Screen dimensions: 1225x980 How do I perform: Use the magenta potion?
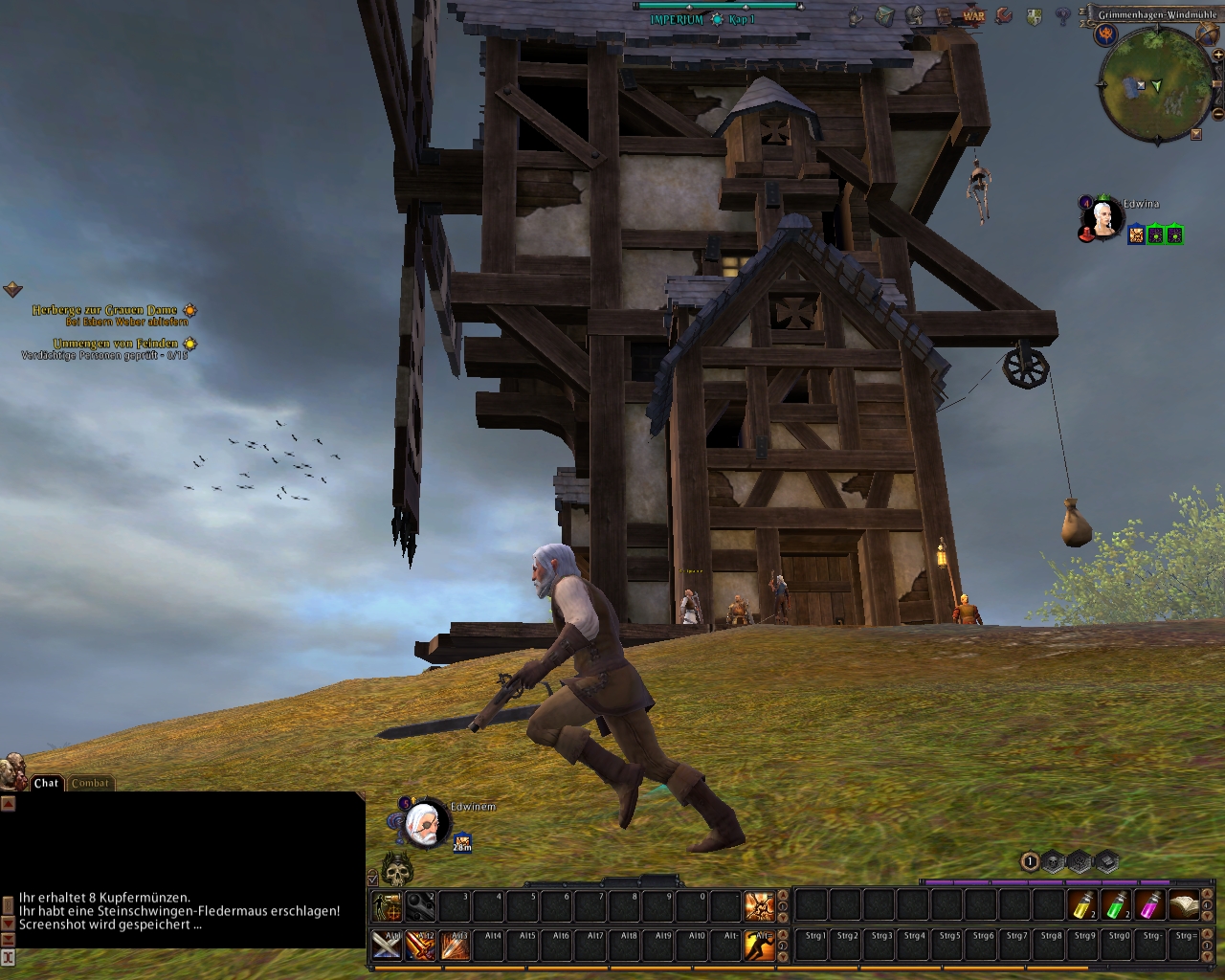click(x=1149, y=905)
